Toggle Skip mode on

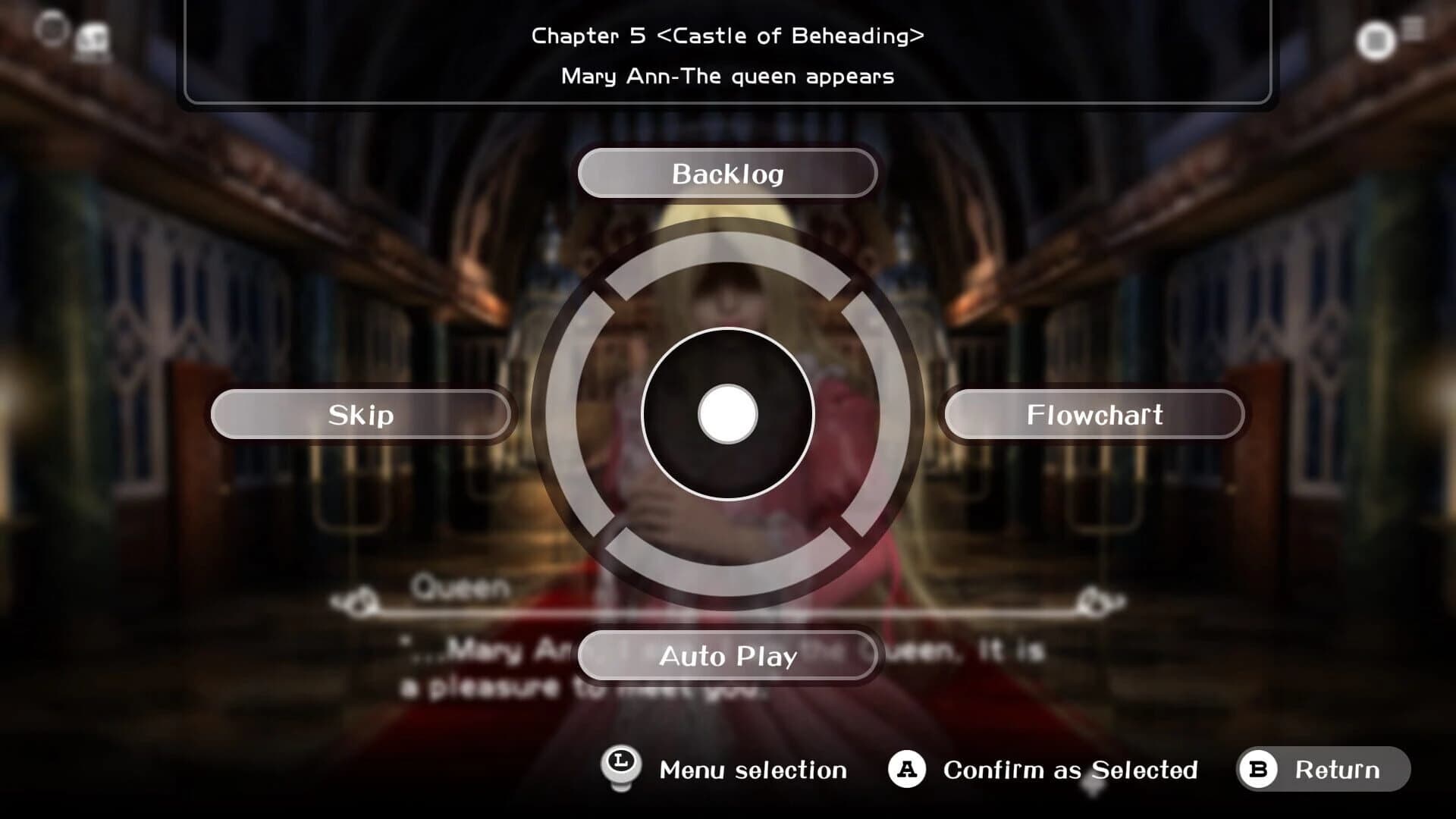click(x=361, y=414)
